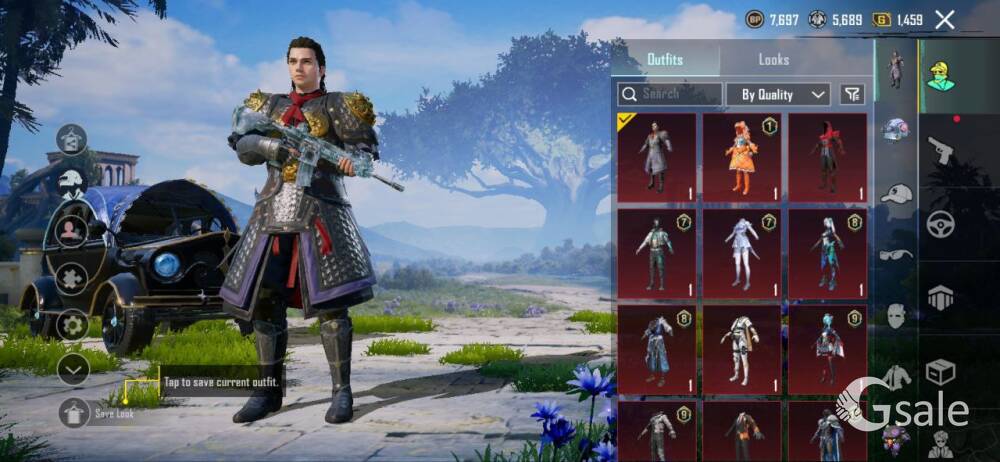Close the inventory screen with the X
Viewport: 1000px width, 462px height.
pyautogui.click(x=944, y=19)
